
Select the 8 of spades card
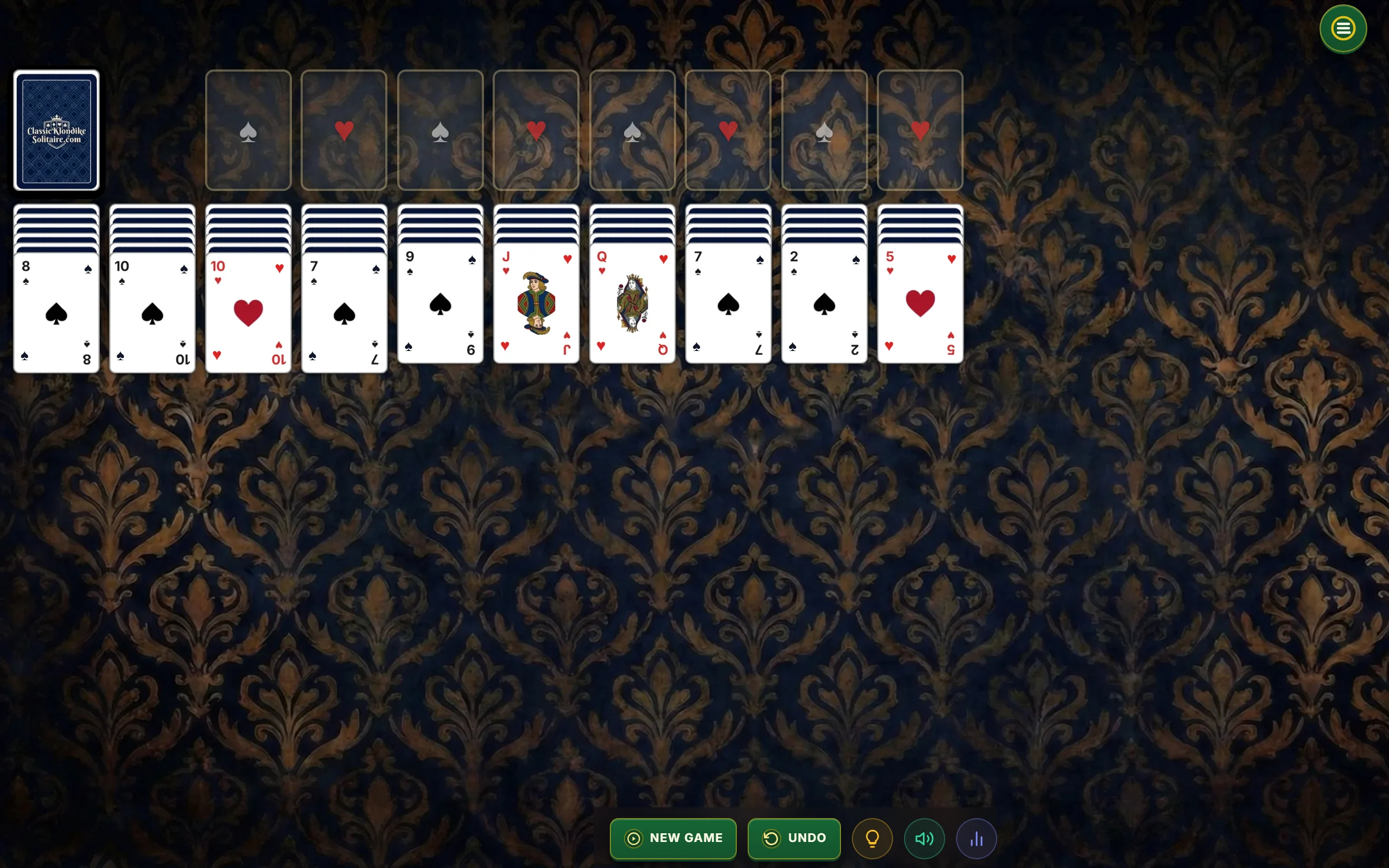point(56,314)
